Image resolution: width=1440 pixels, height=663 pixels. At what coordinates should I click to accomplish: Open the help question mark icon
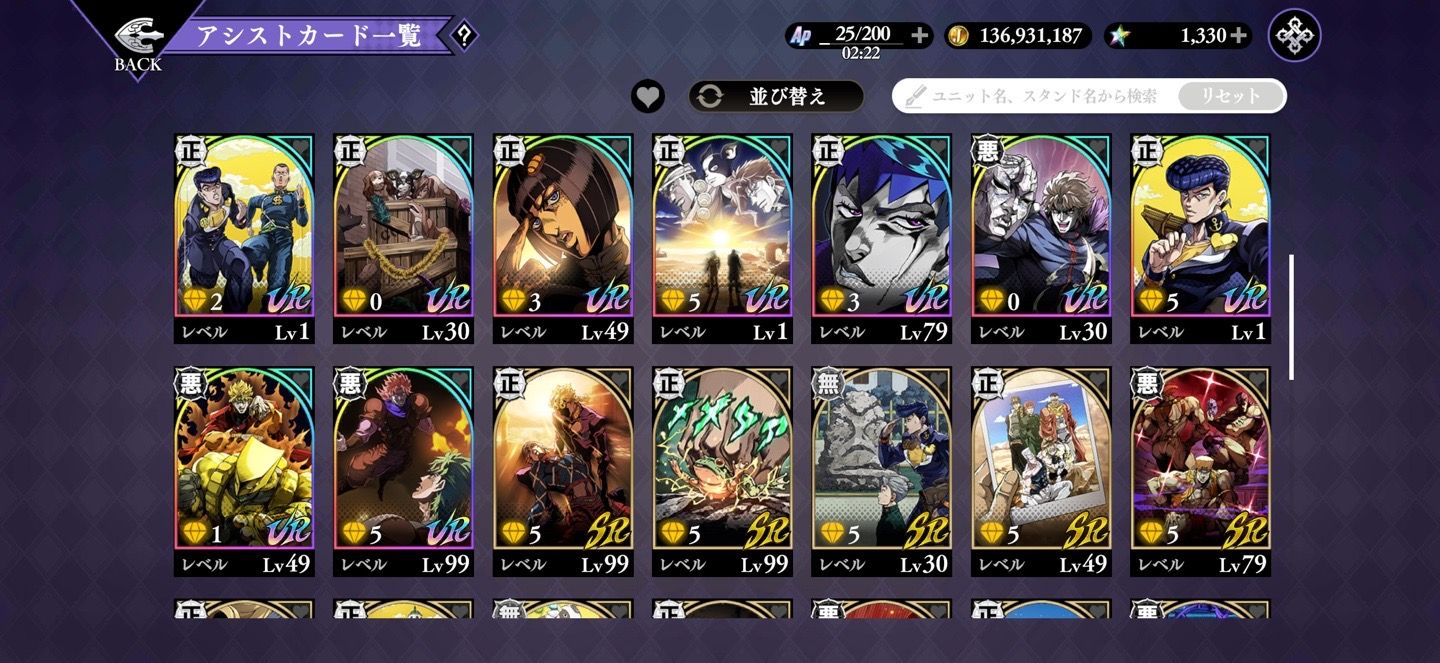pyautogui.click(x=463, y=36)
